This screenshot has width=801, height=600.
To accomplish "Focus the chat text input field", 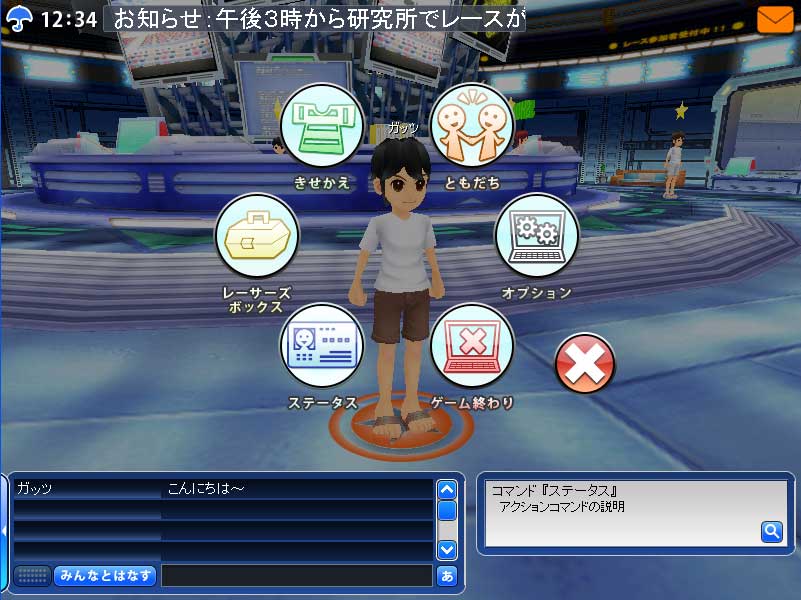I will point(296,576).
